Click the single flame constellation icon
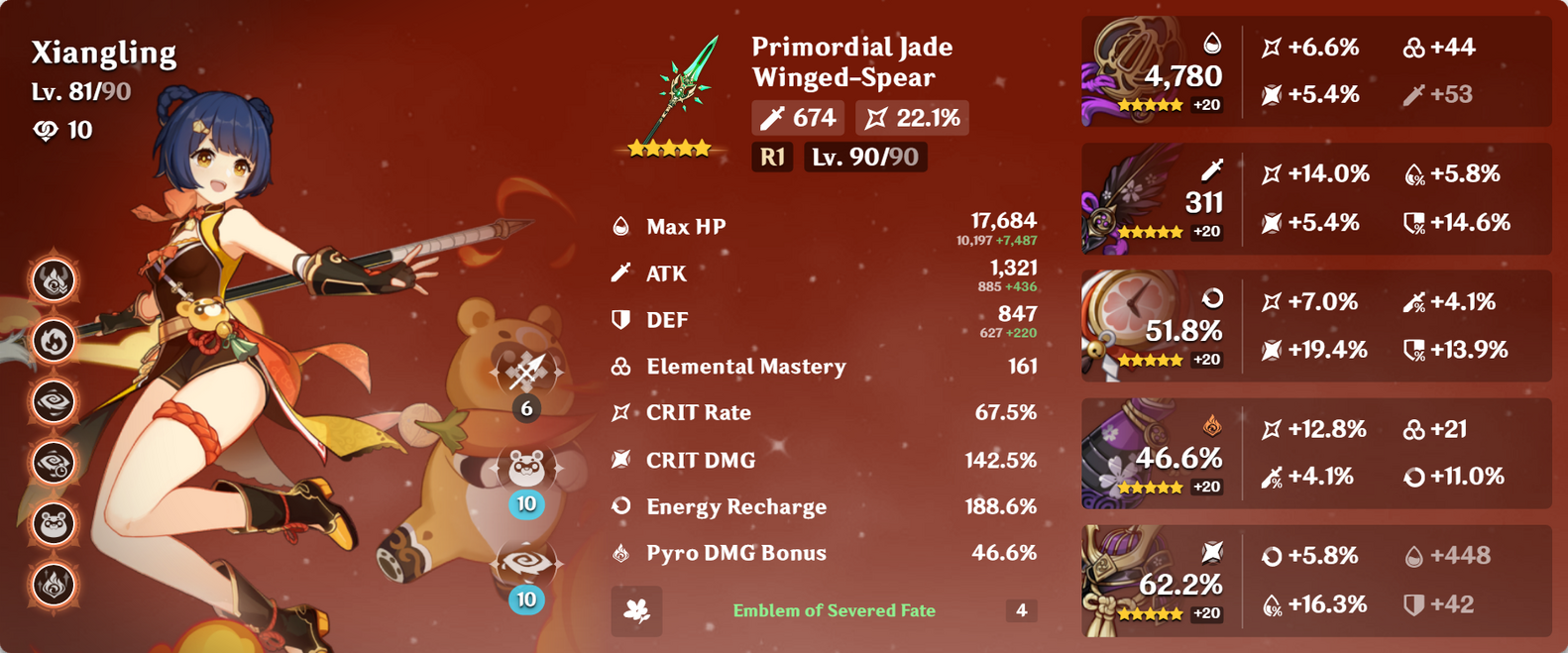The image size is (1568, 653). [54, 341]
